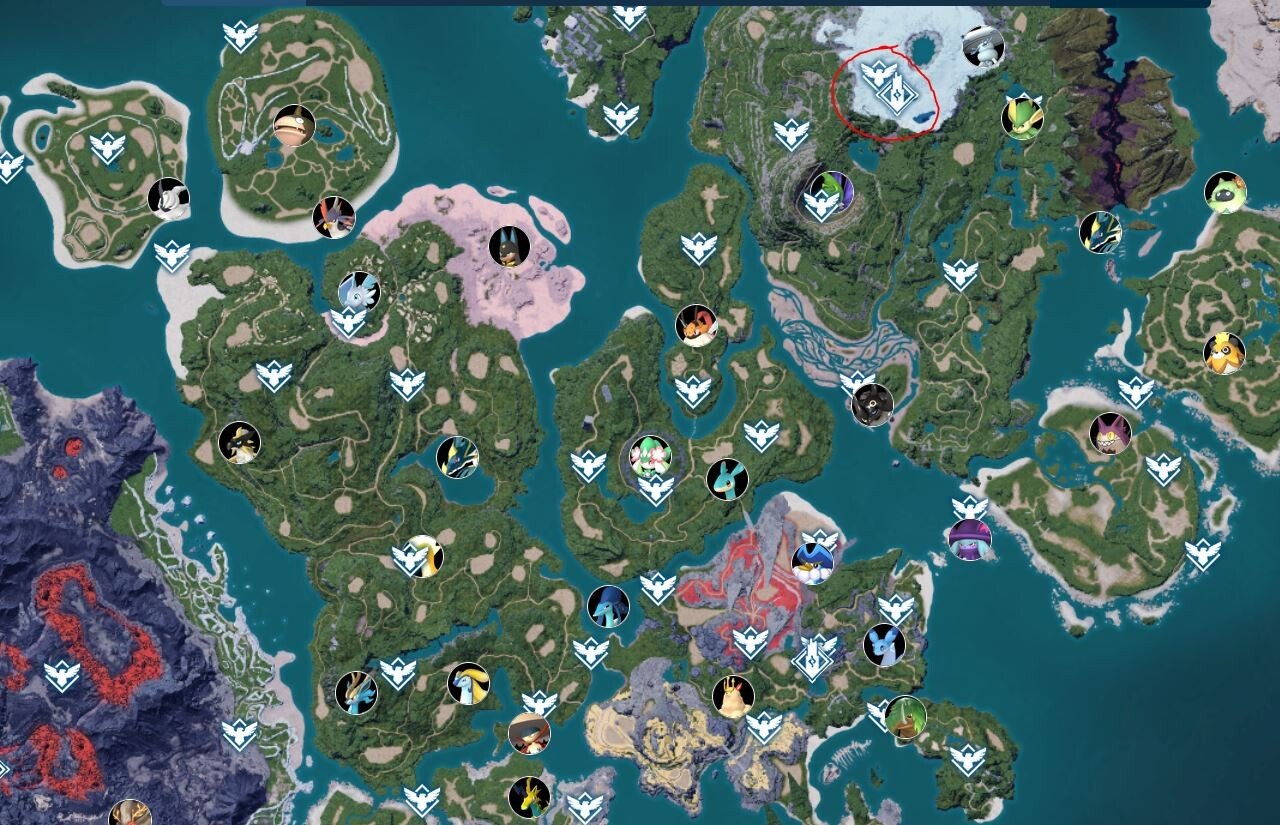
Task: Select the green and yellow masked boss marker
Action: point(1022,117)
